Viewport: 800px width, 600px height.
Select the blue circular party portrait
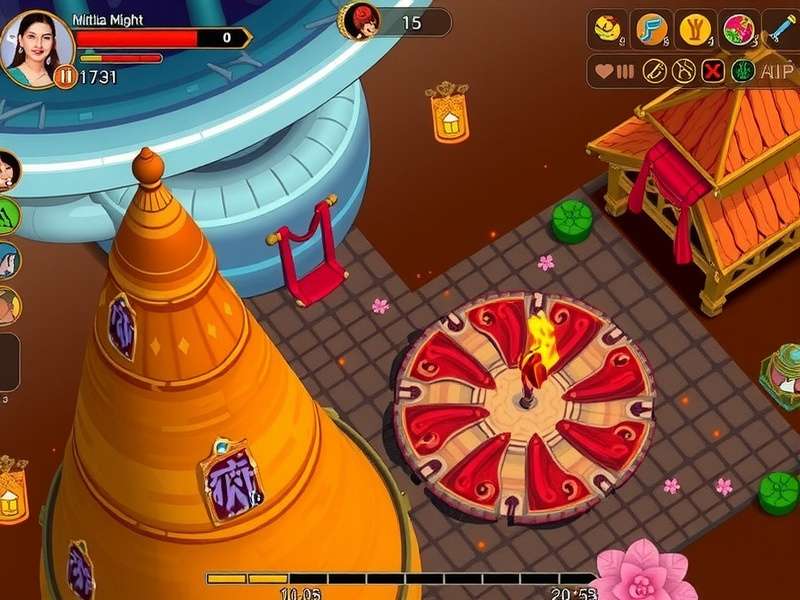(x=8, y=260)
